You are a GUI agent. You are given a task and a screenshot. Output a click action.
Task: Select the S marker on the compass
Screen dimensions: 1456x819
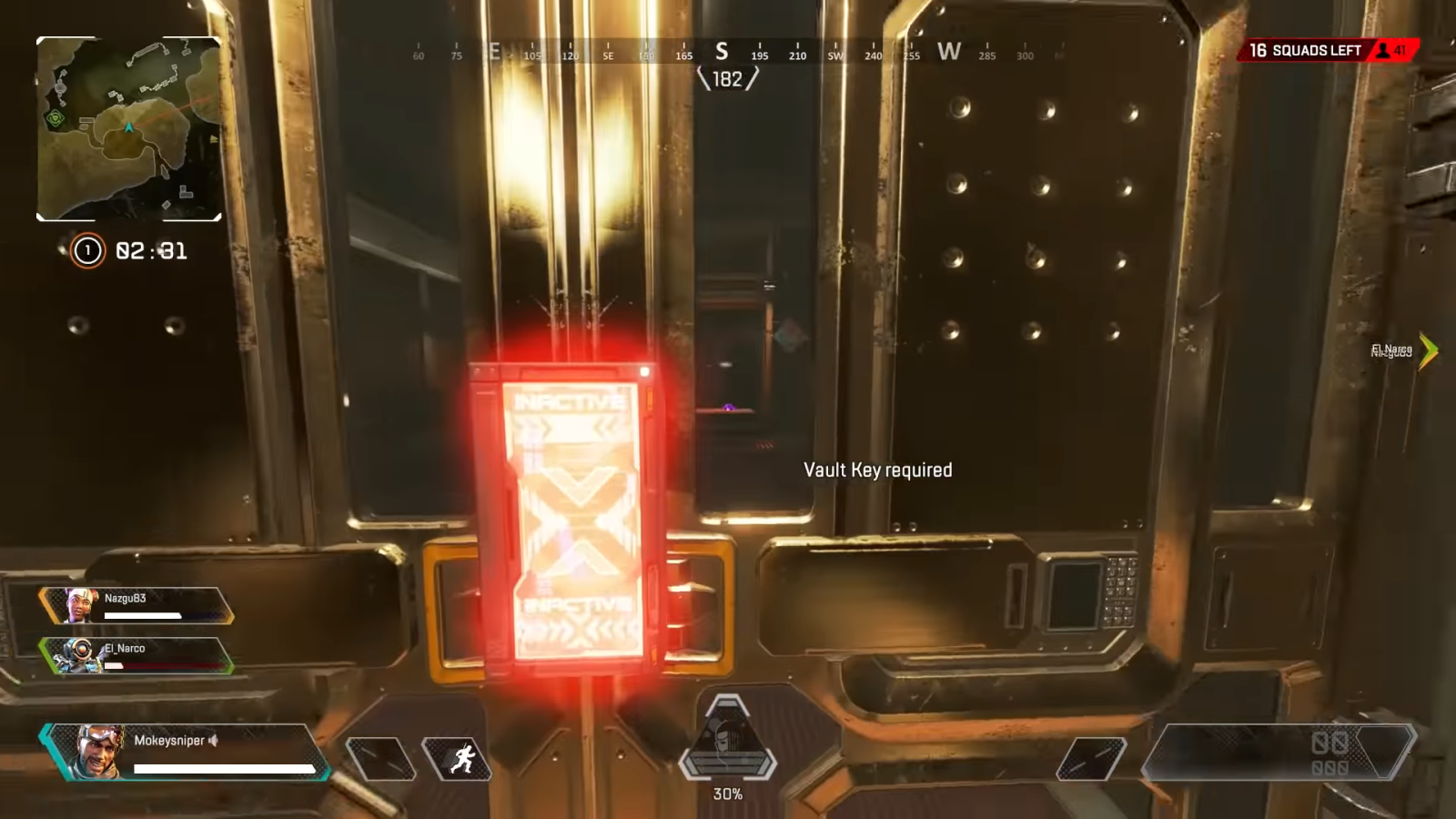pyautogui.click(x=722, y=53)
